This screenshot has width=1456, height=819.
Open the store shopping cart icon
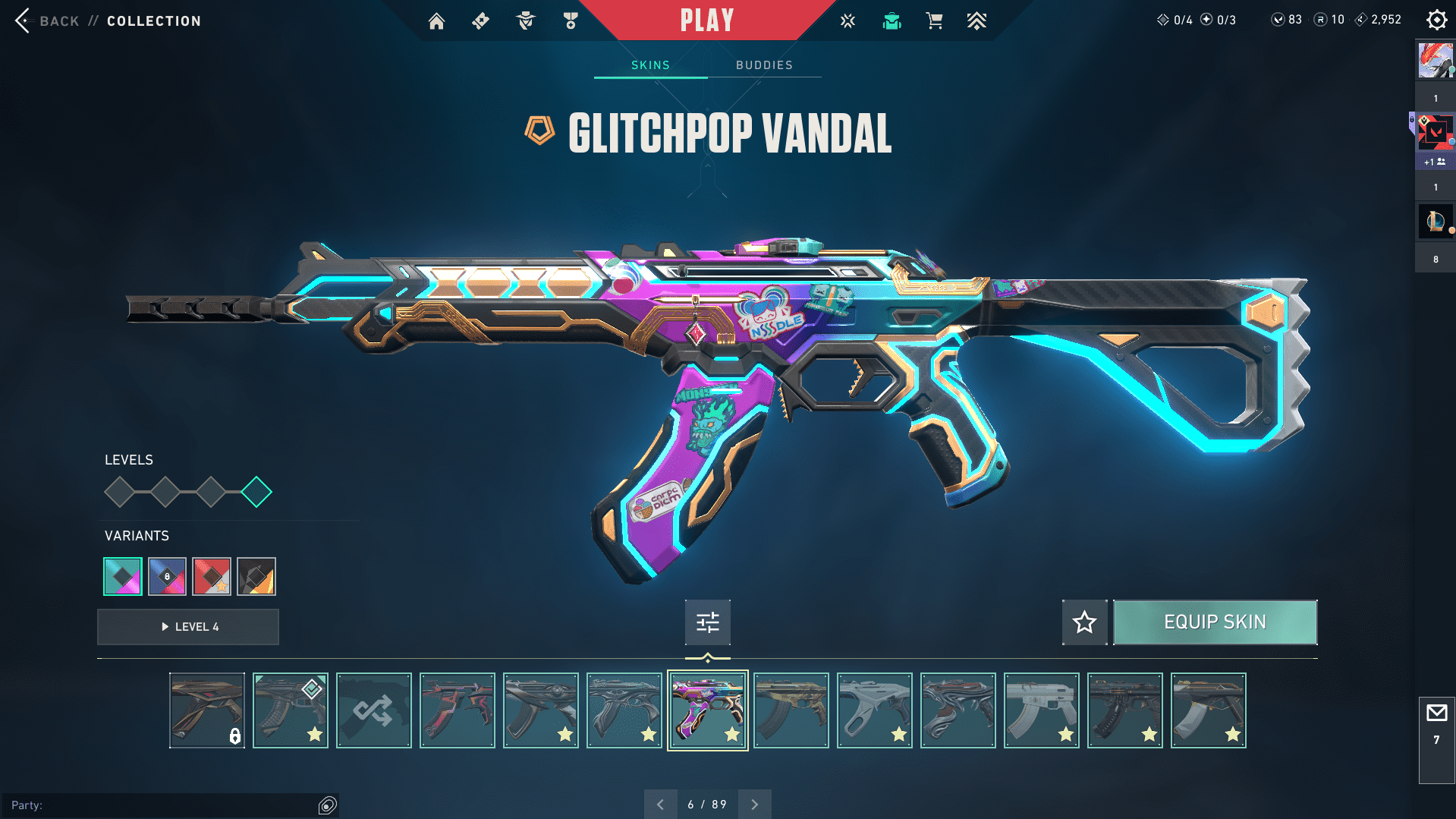934,21
